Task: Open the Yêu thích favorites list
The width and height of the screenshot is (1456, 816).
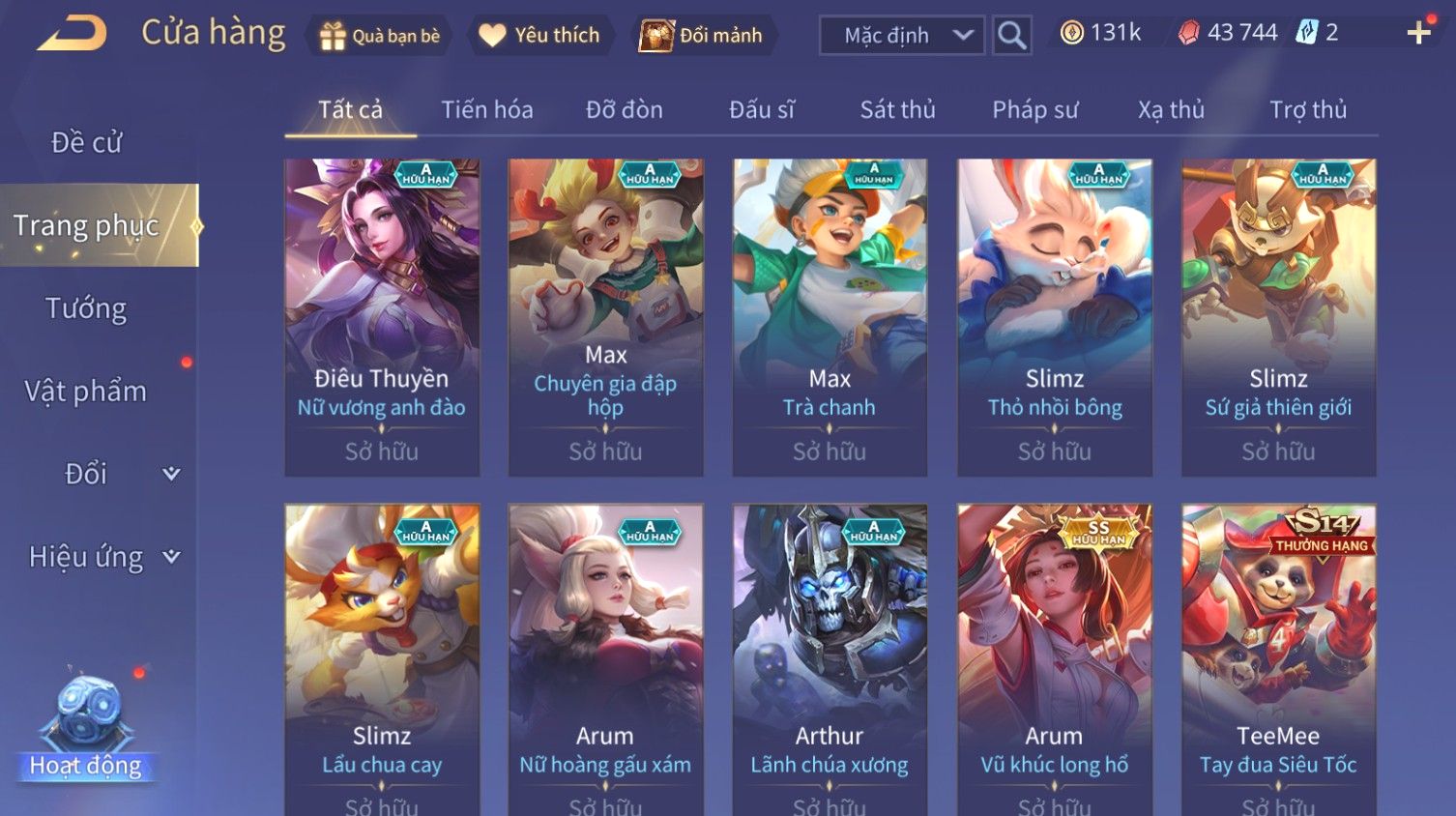Action: 539,36
